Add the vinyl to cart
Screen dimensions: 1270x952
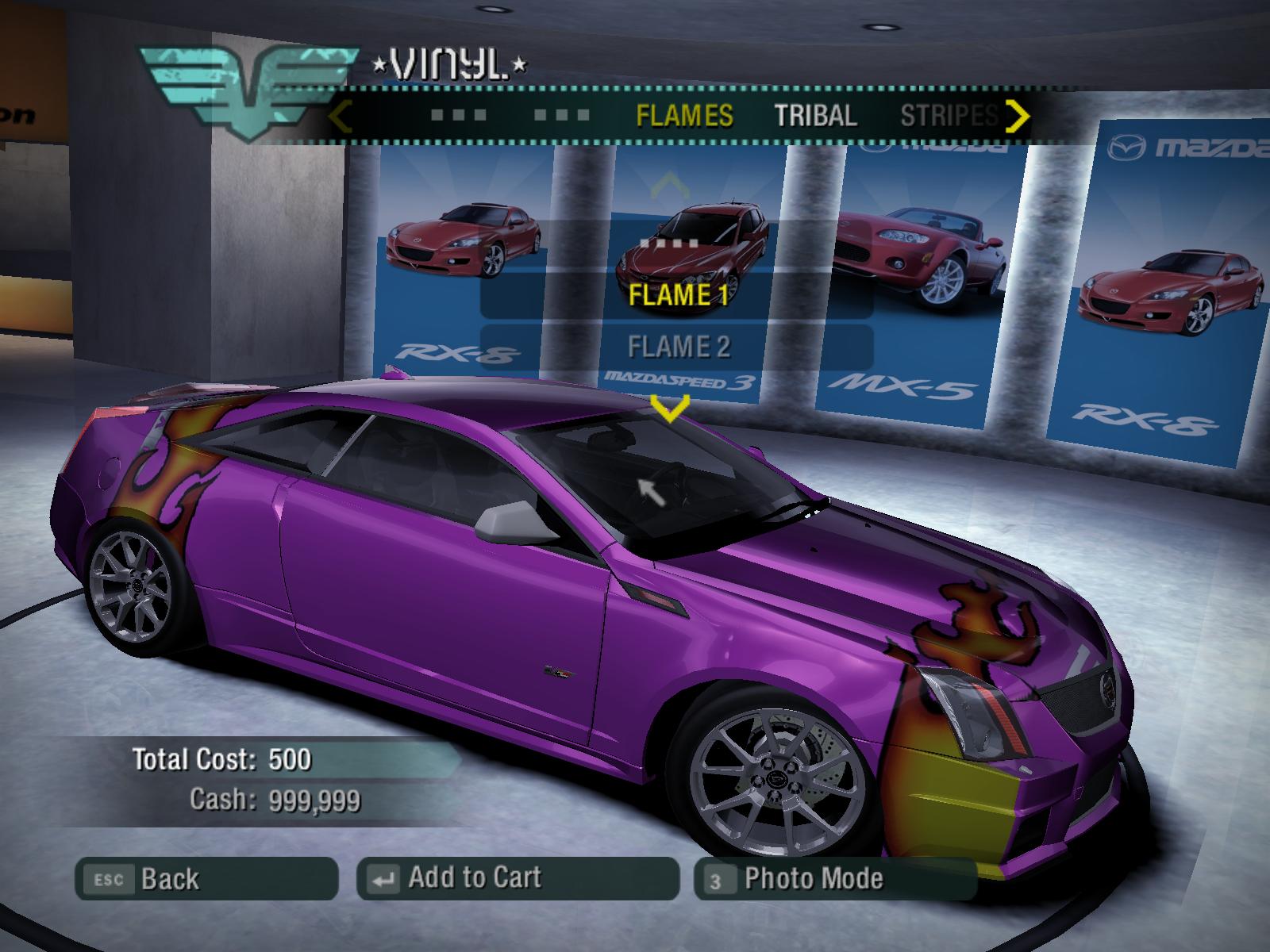tap(518, 878)
